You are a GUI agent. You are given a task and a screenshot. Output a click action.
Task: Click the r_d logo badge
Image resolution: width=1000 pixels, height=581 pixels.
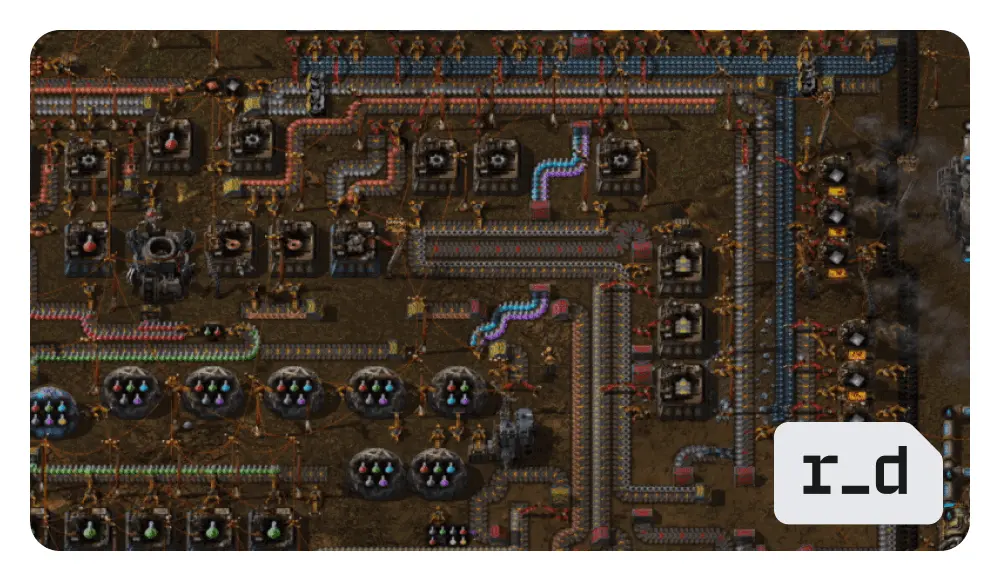(x=857, y=473)
